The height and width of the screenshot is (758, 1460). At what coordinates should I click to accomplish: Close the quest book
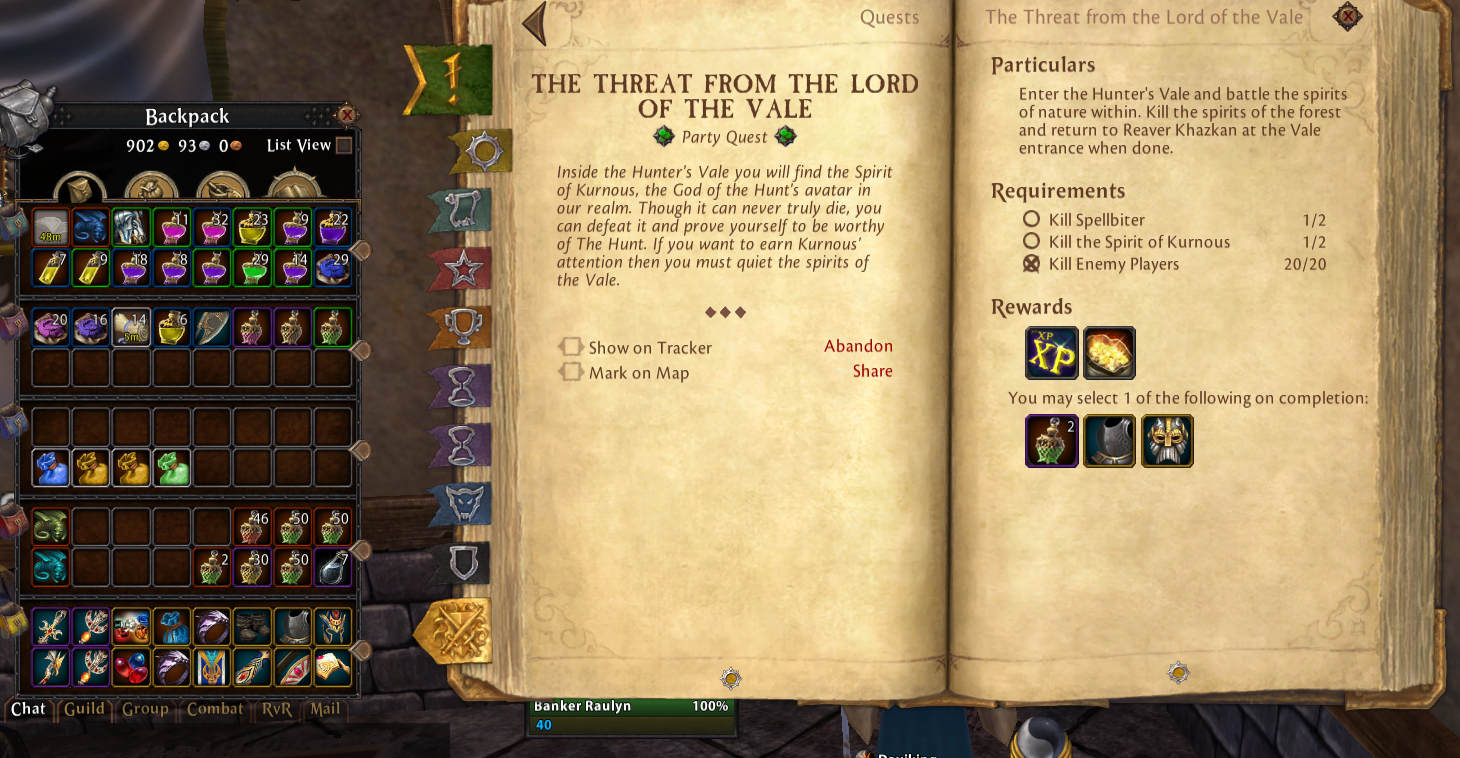pos(1347,17)
